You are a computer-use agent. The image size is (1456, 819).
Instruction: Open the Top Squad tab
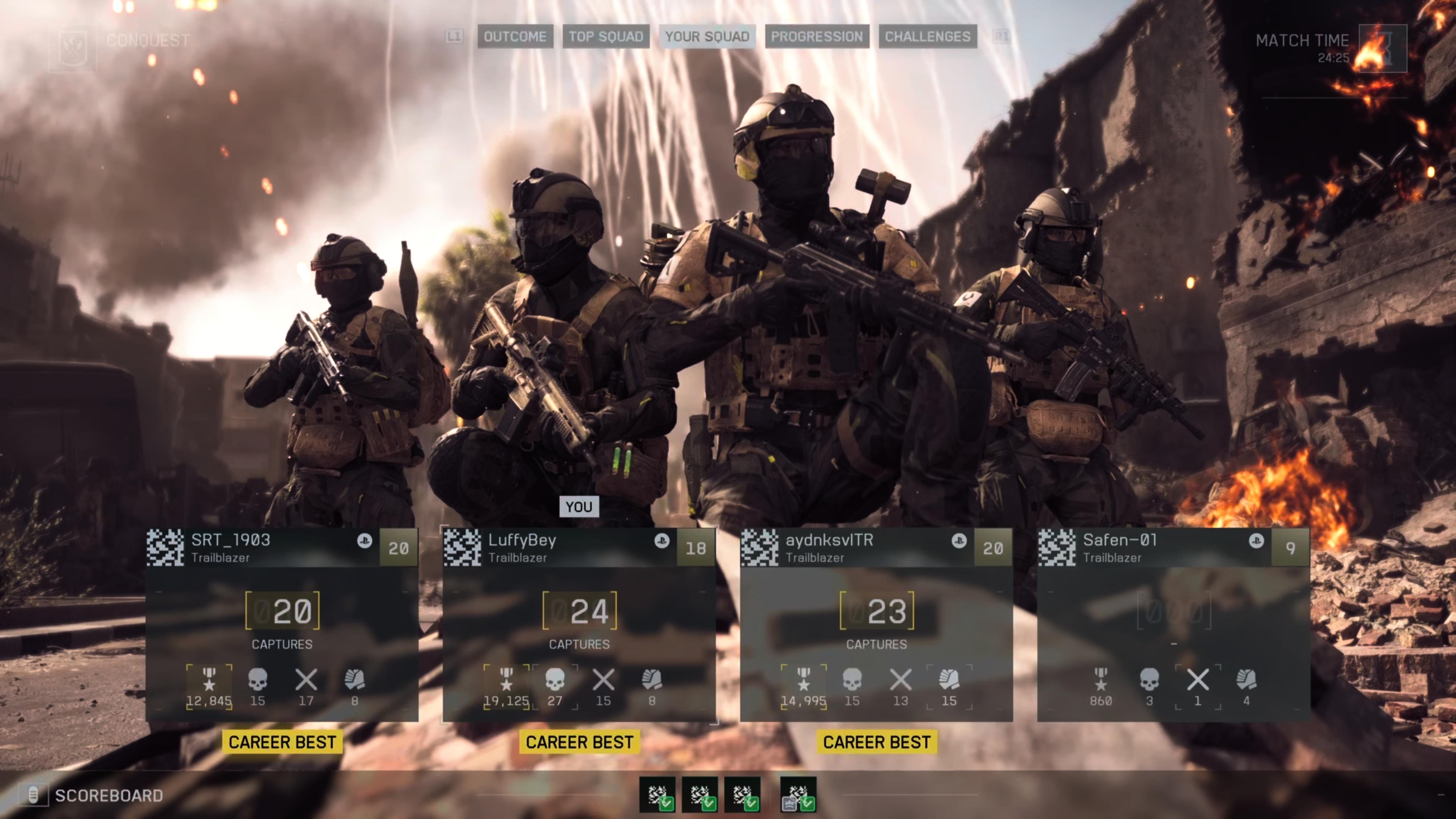(606, 37)
